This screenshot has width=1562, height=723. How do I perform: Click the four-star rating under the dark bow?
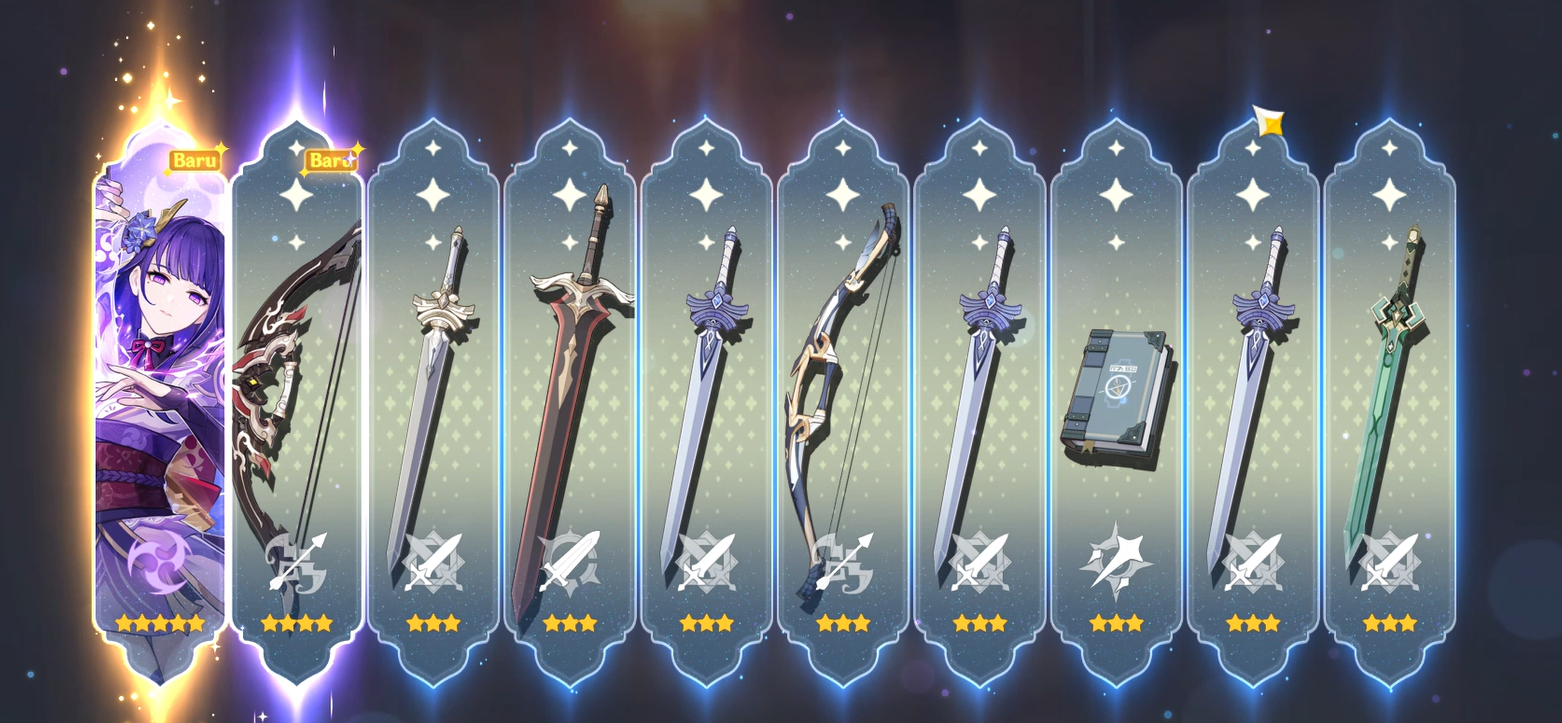pos(298,622)
